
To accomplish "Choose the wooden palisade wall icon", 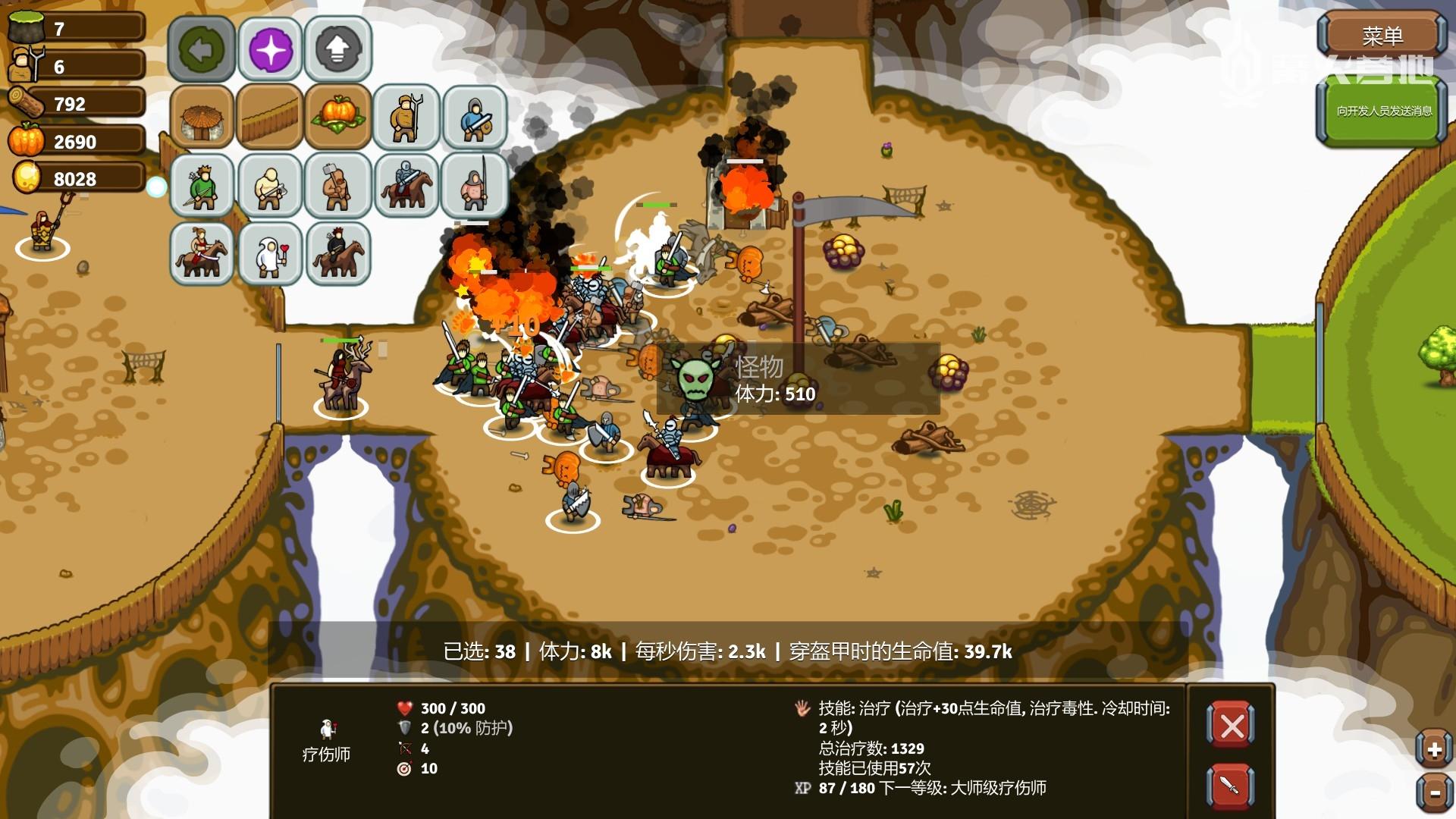I will click(270, 117).
